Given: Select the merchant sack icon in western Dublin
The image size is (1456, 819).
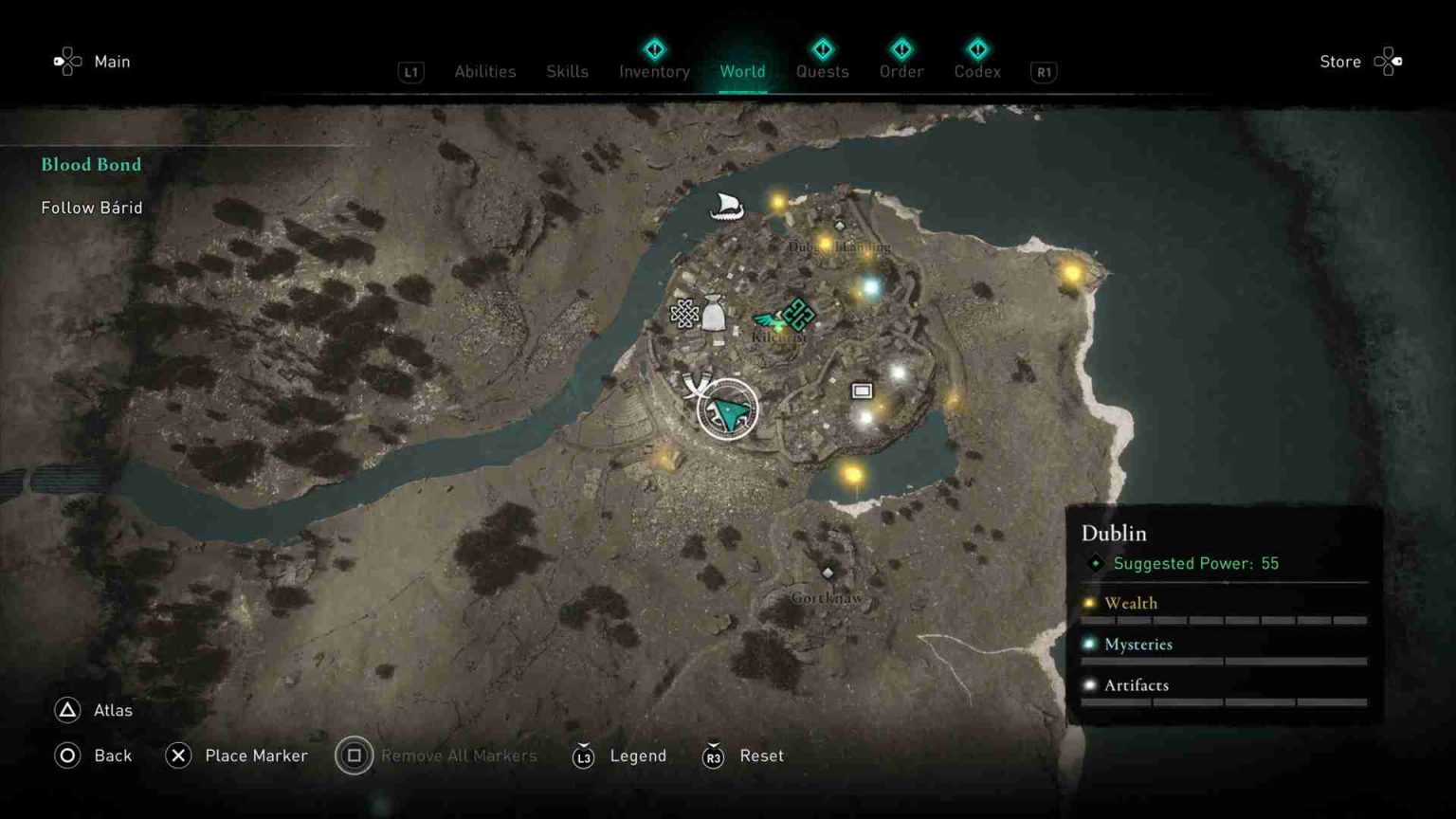Looking at the screenshot, I should [x=715, y=315].
